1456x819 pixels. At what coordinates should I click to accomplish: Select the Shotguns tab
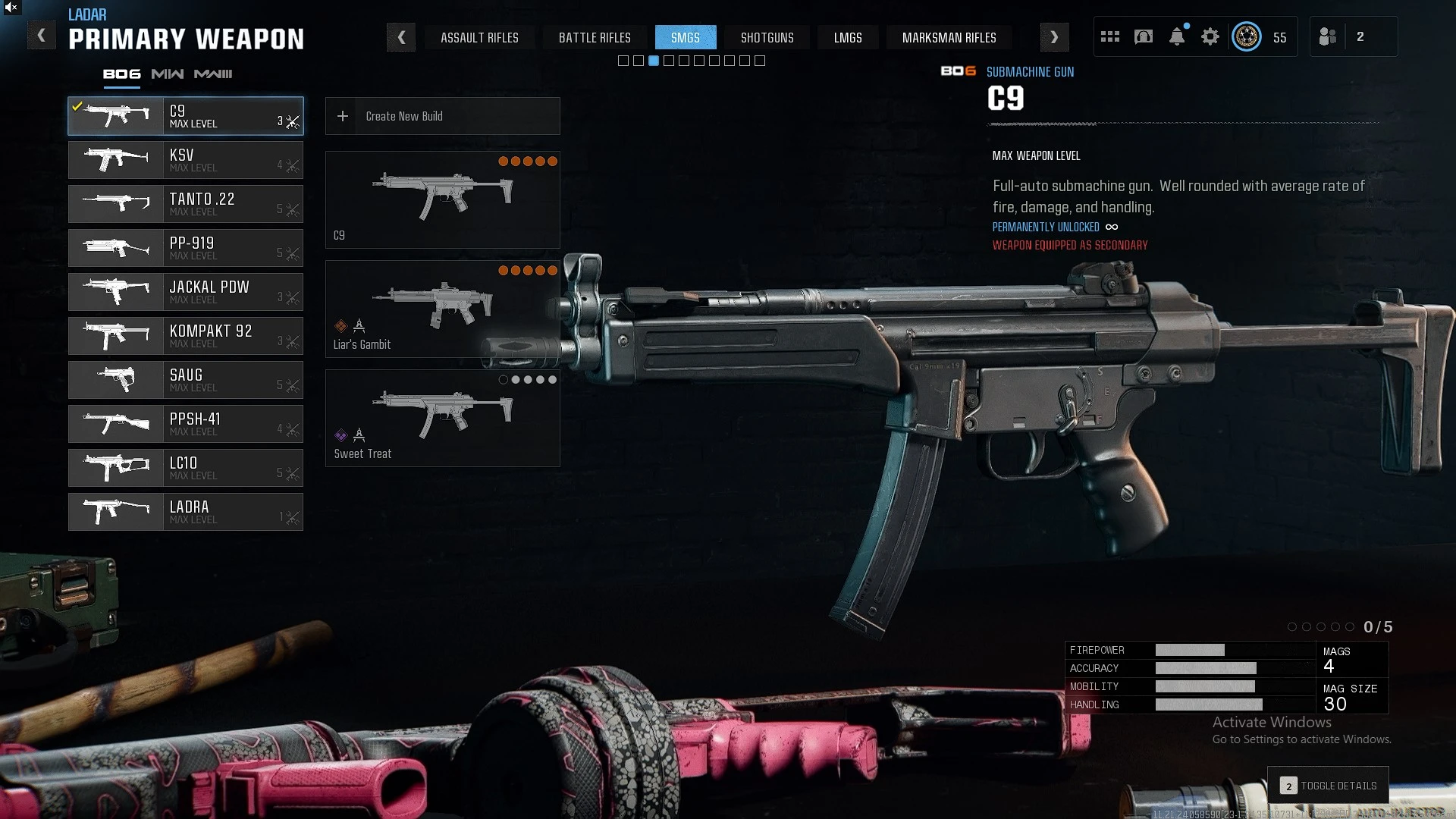(x=767, y=37)
